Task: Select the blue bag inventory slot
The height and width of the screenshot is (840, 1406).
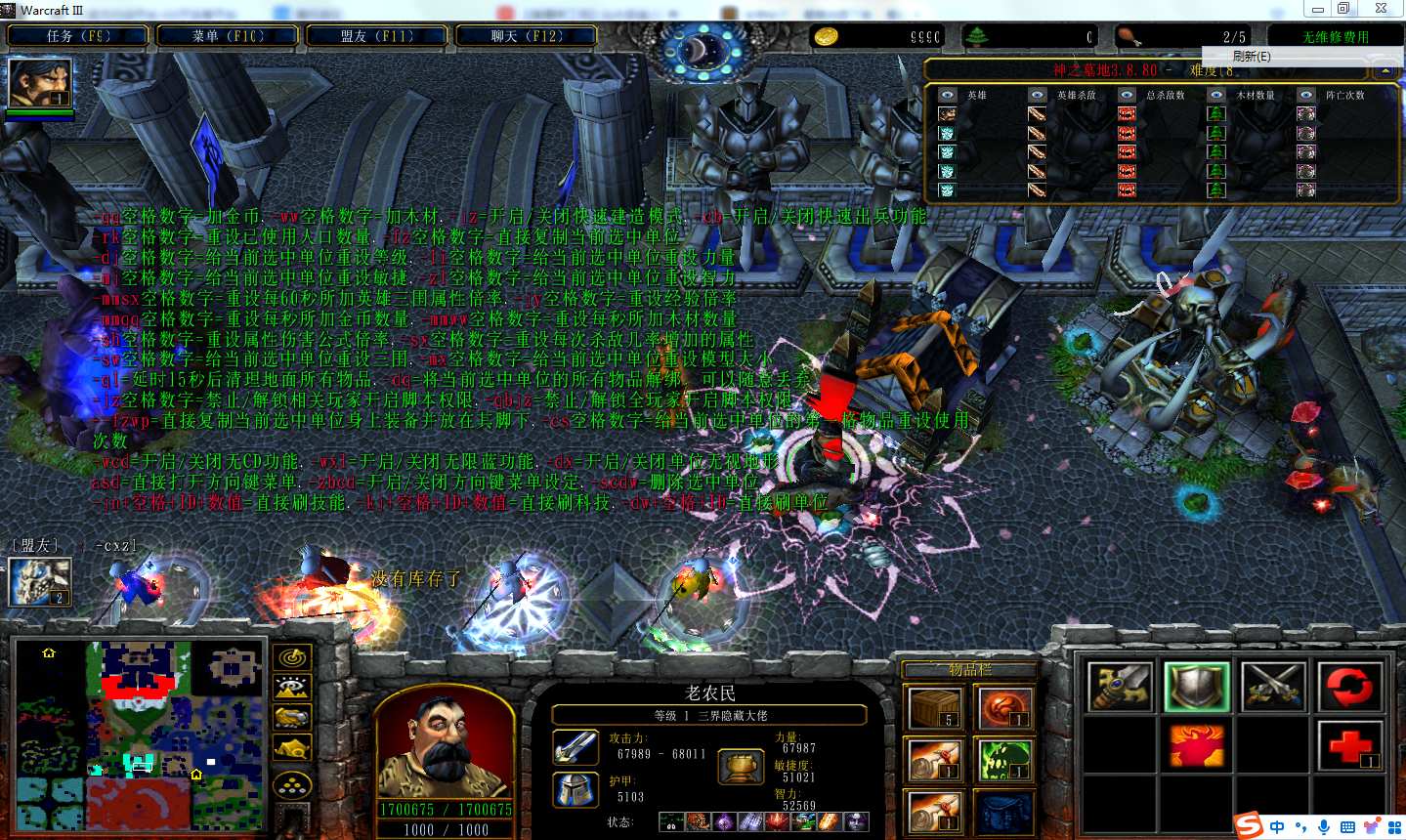Action: tap(1004, 812)
